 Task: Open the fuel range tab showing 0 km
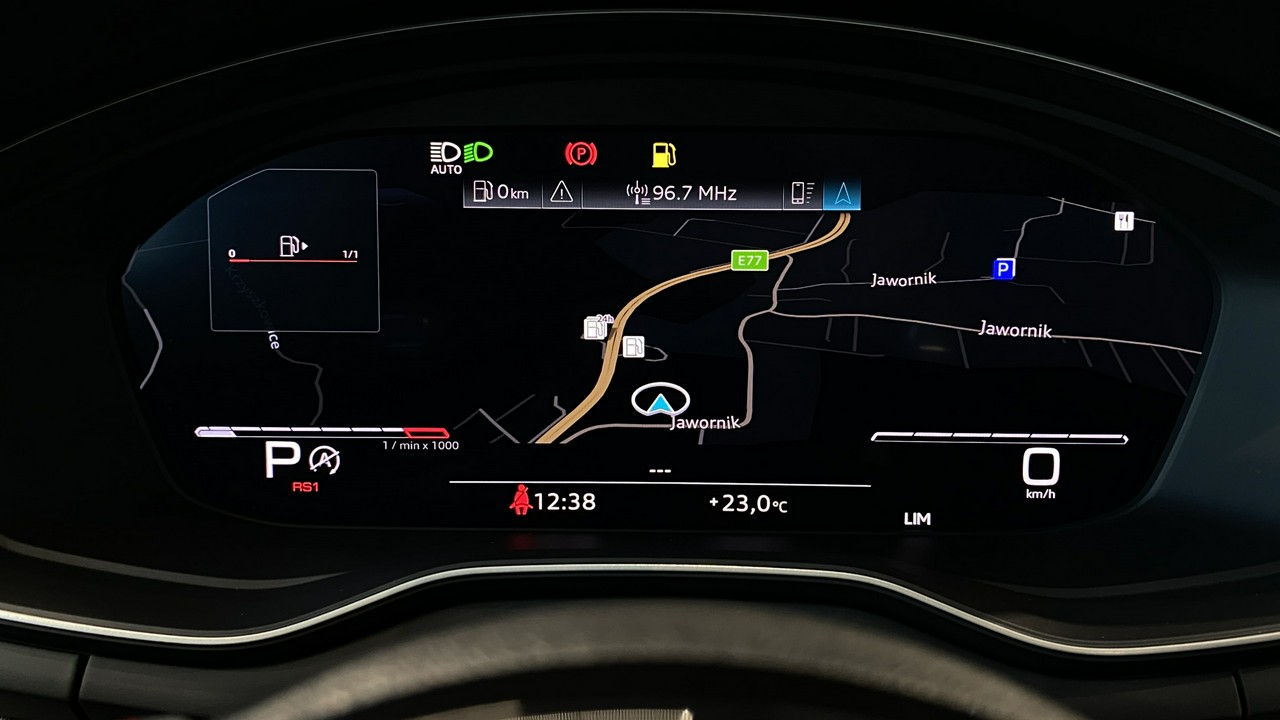[502, 192]
